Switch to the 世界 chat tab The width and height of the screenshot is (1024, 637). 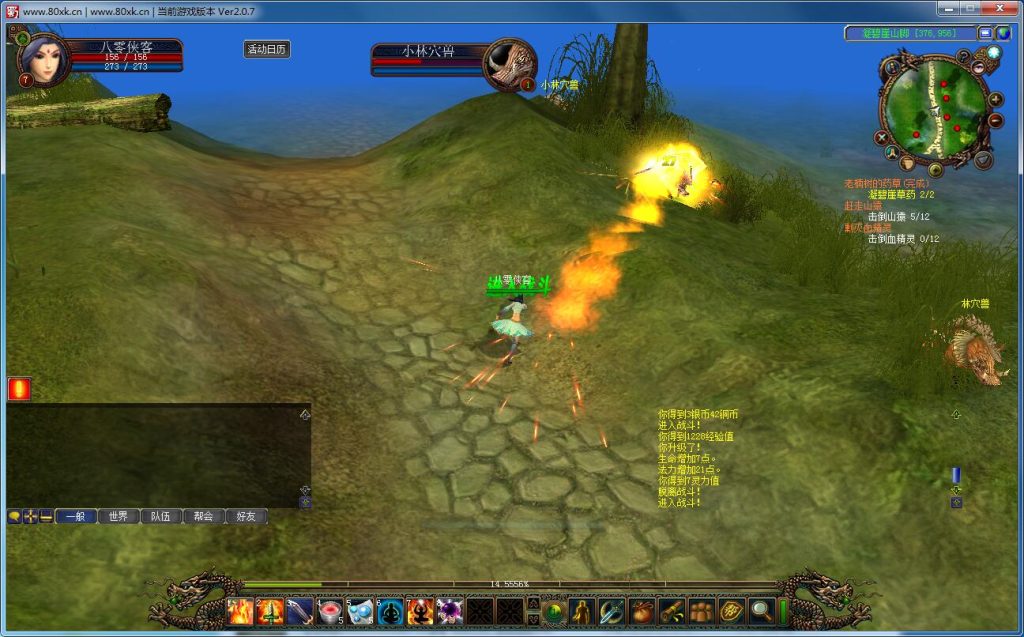point(118,516)
